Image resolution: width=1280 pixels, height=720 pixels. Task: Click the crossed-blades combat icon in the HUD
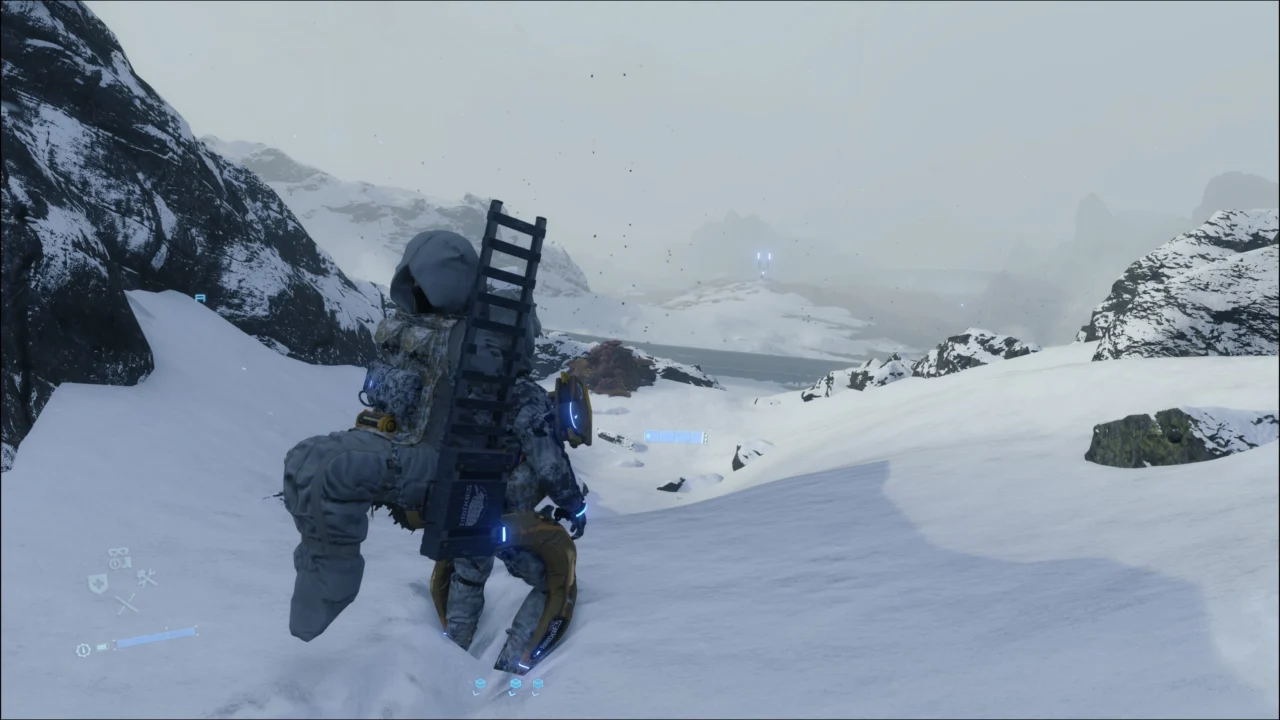[125, 602]
